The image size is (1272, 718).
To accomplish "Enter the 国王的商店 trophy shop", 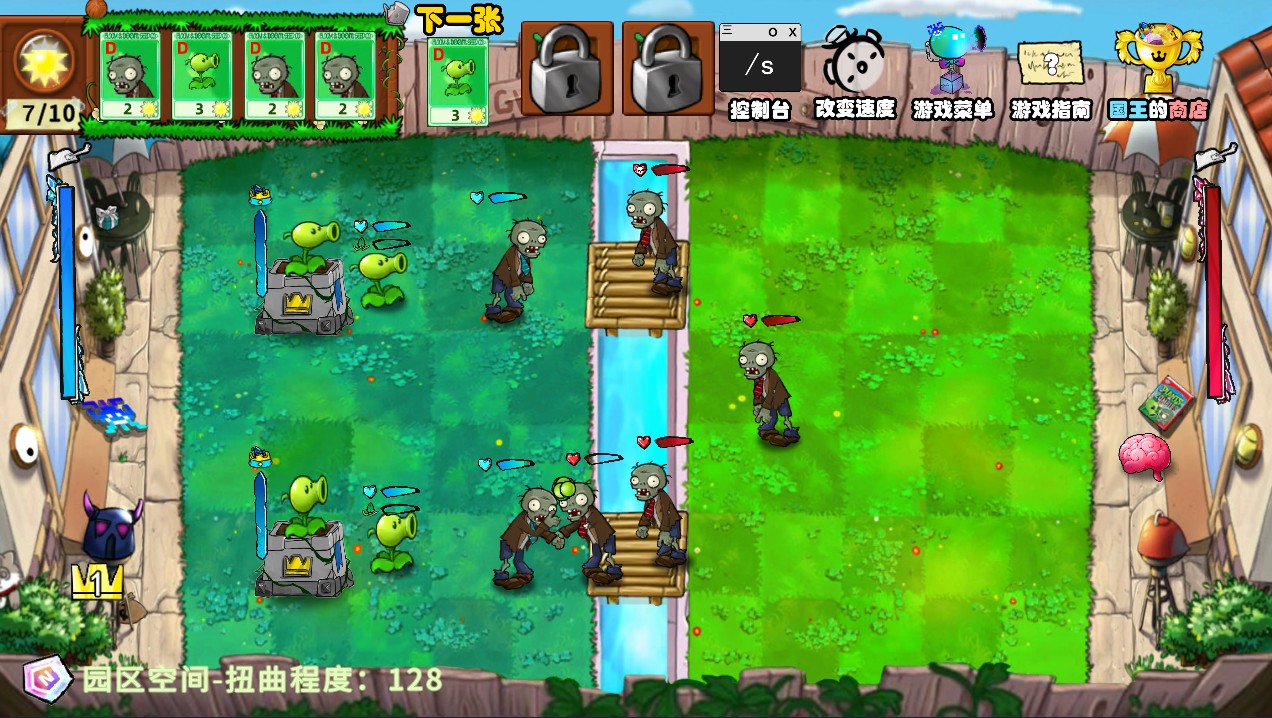I will click(x=1157, y=62).
